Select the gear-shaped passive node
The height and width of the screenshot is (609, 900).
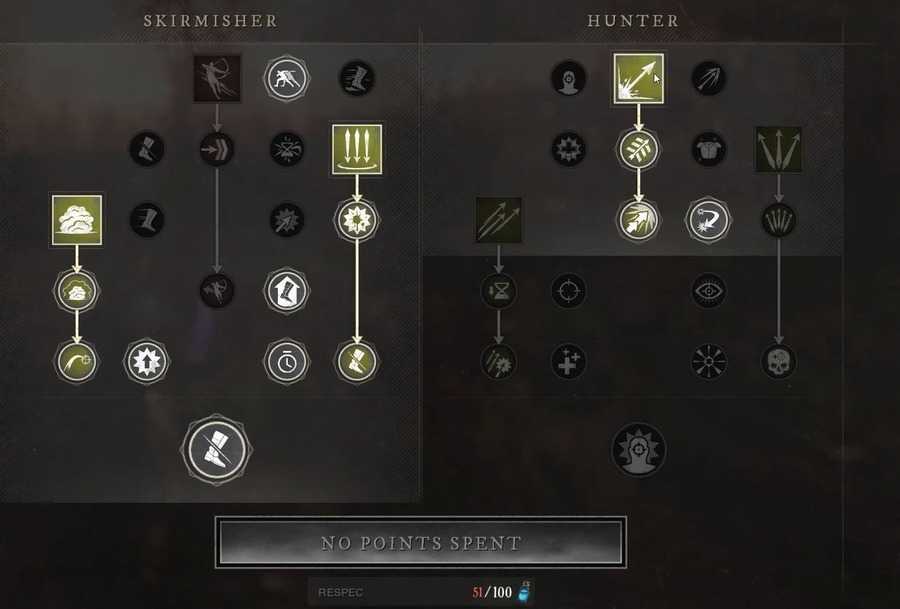[x=568, y=149]
